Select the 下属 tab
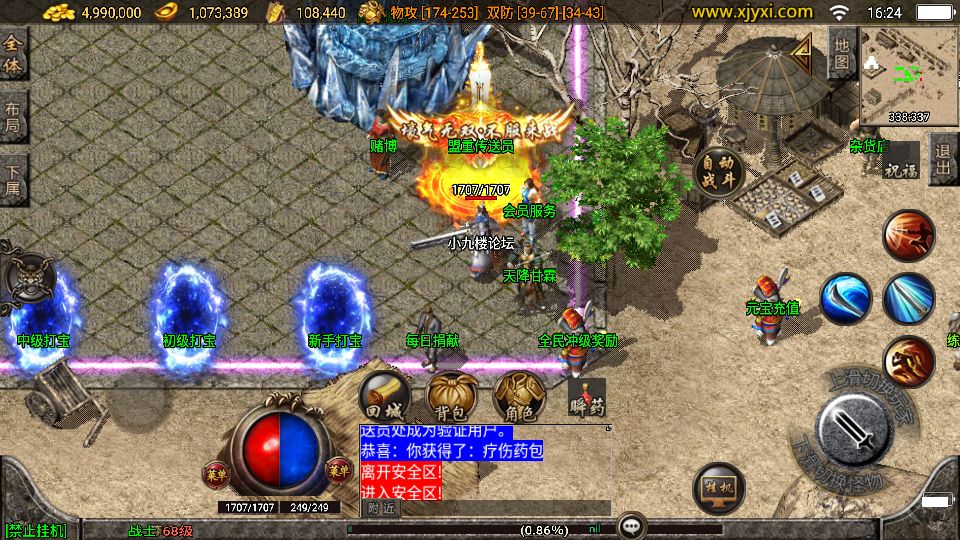Viewport: 960px width, 540px height. click(13, 180)
